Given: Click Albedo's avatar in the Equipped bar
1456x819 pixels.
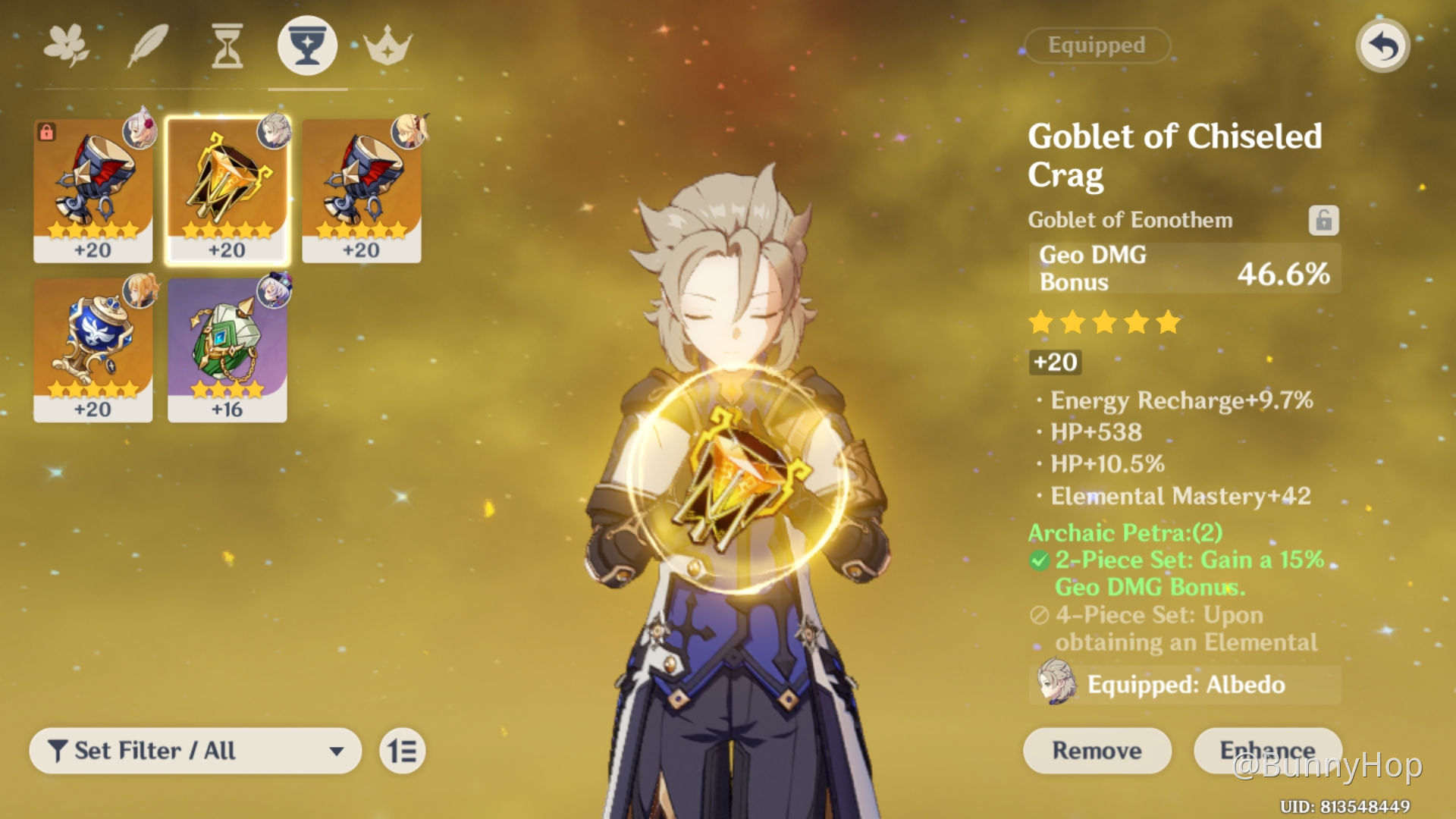Looking at the screenshot, I should point(1059,684).
